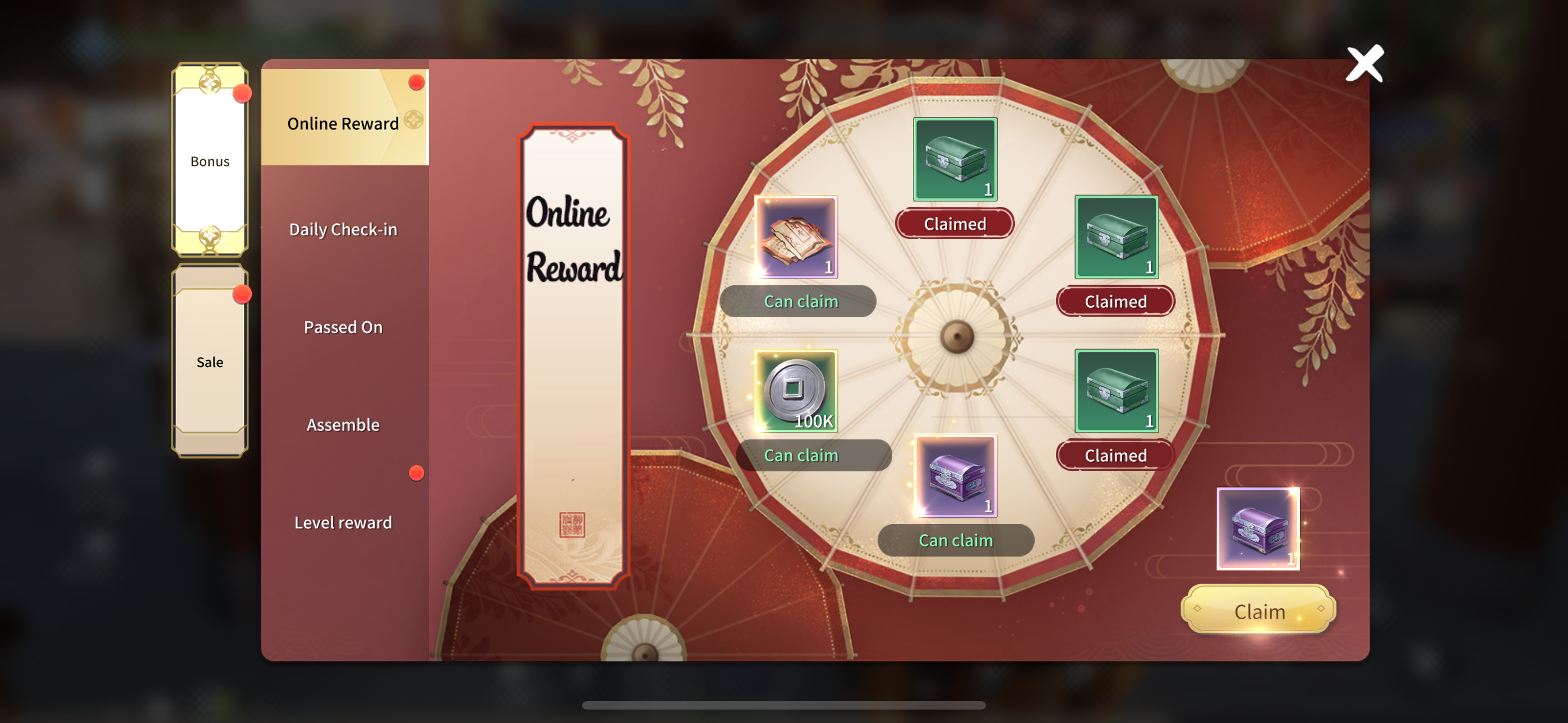This screenshot has width=1568, height=723.
Task: Inspect the purple chest above the Claim button
Action: pyautogui.click(x=1257, y=529)
